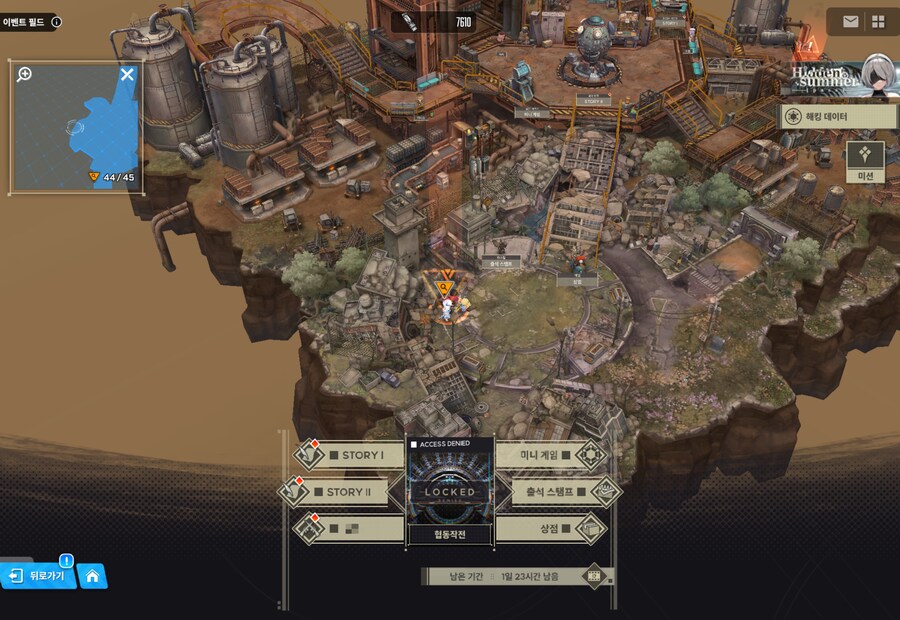Show event field info via the i icon
The image size is (900, 620).
(56, 21)
